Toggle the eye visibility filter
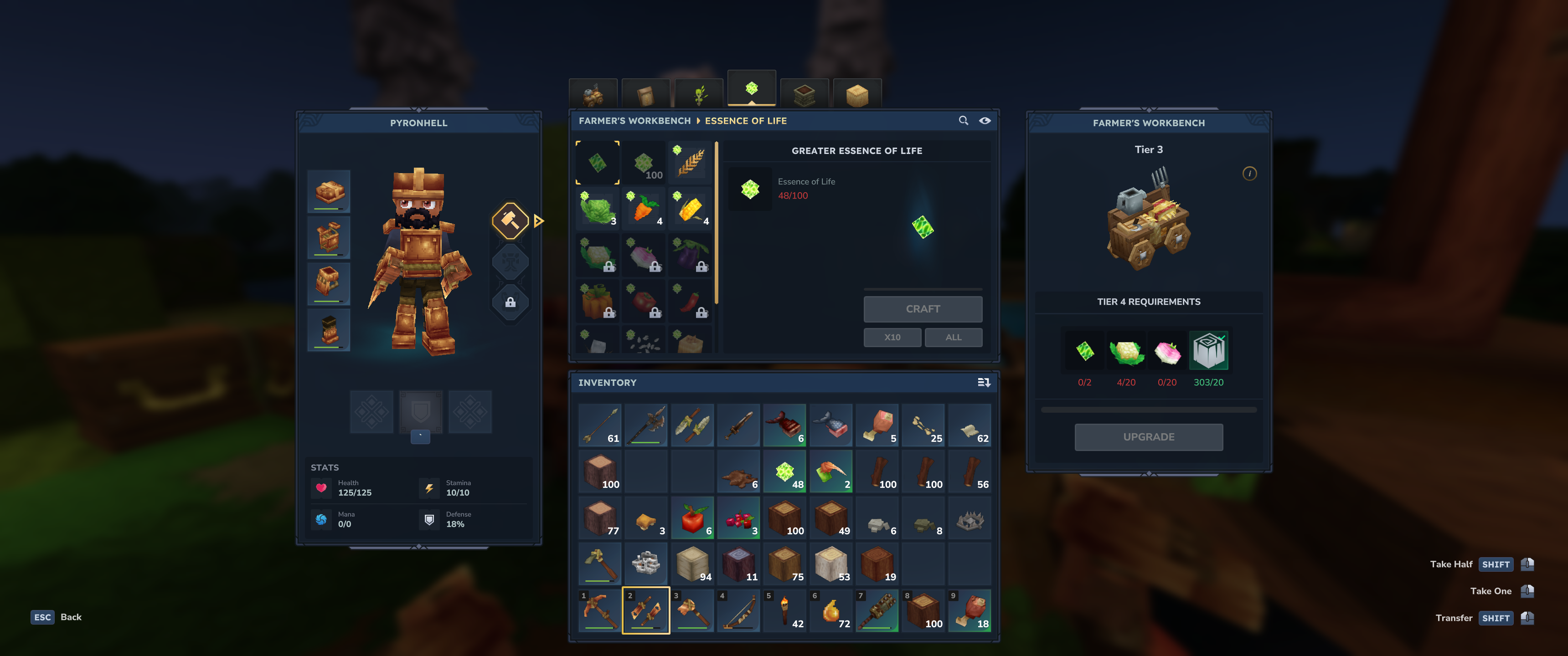Viewport: 1568px width, 656px height. point(984,120)
